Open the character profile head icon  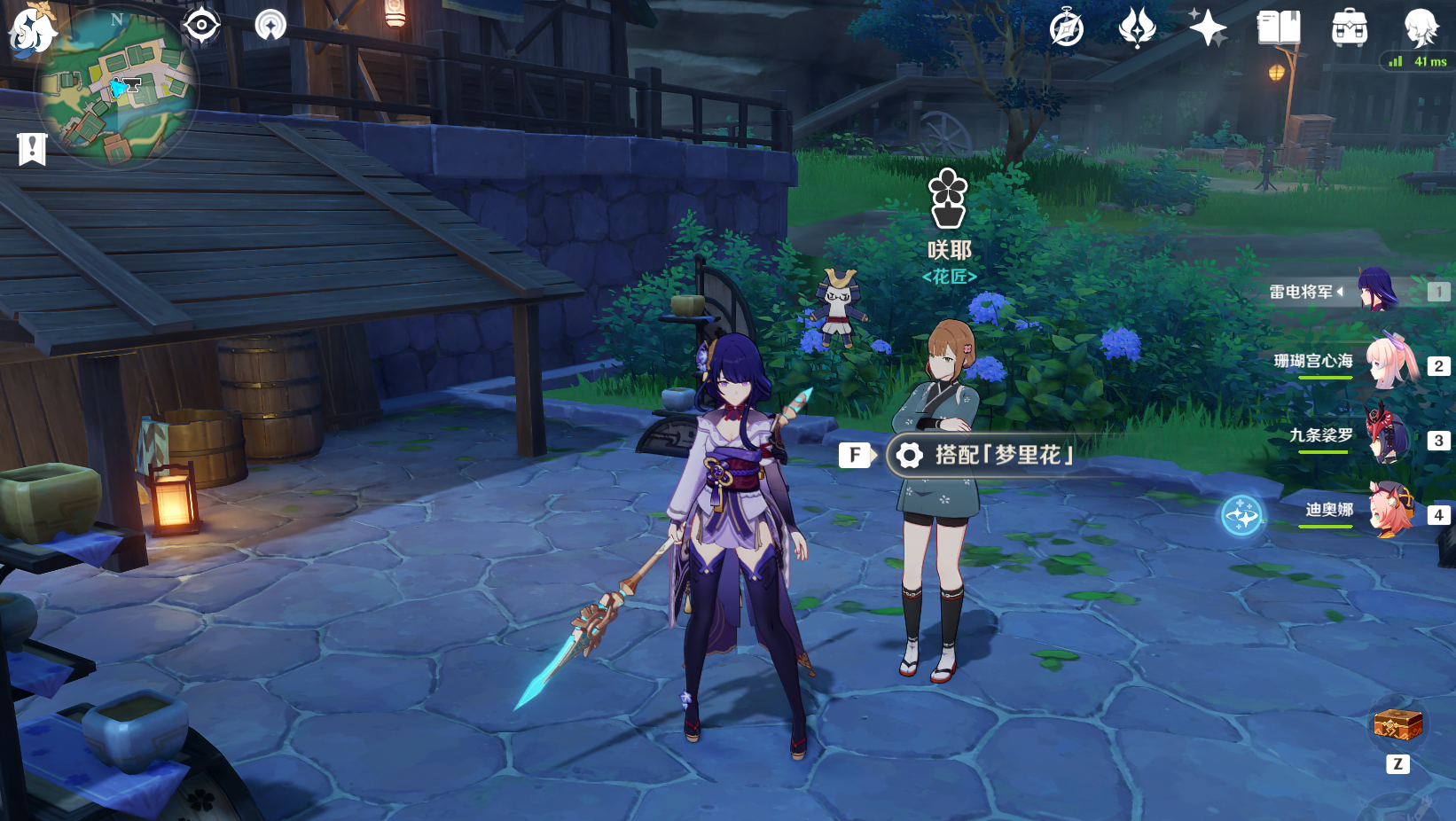pyautogui.click(x=1421, y=27)
